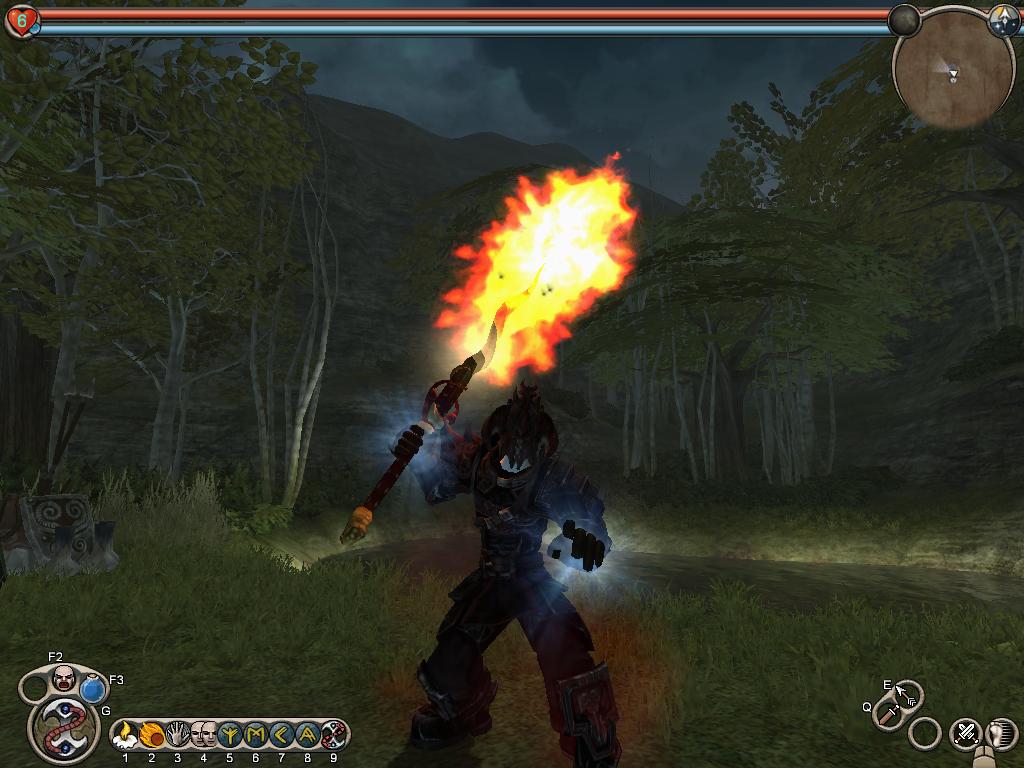Select the shouting face expression icon
The height and width of the screenshot is (768, 1024).
click(63, 679)
